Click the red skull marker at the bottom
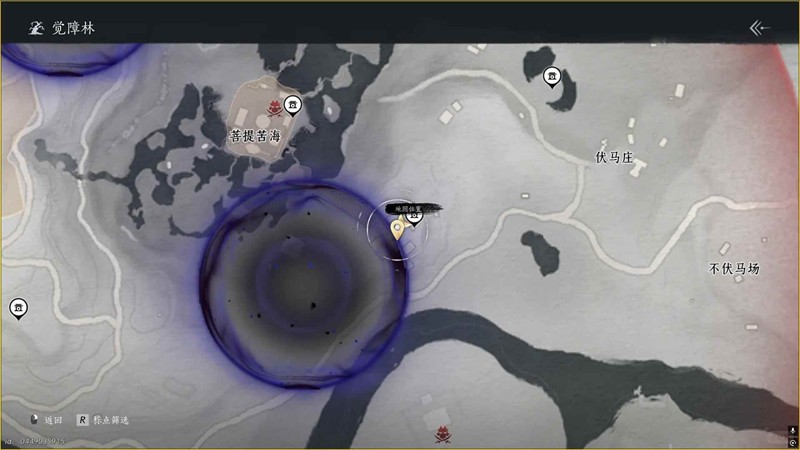The height and width of the screenshot is (450, 800). (442, 436)
